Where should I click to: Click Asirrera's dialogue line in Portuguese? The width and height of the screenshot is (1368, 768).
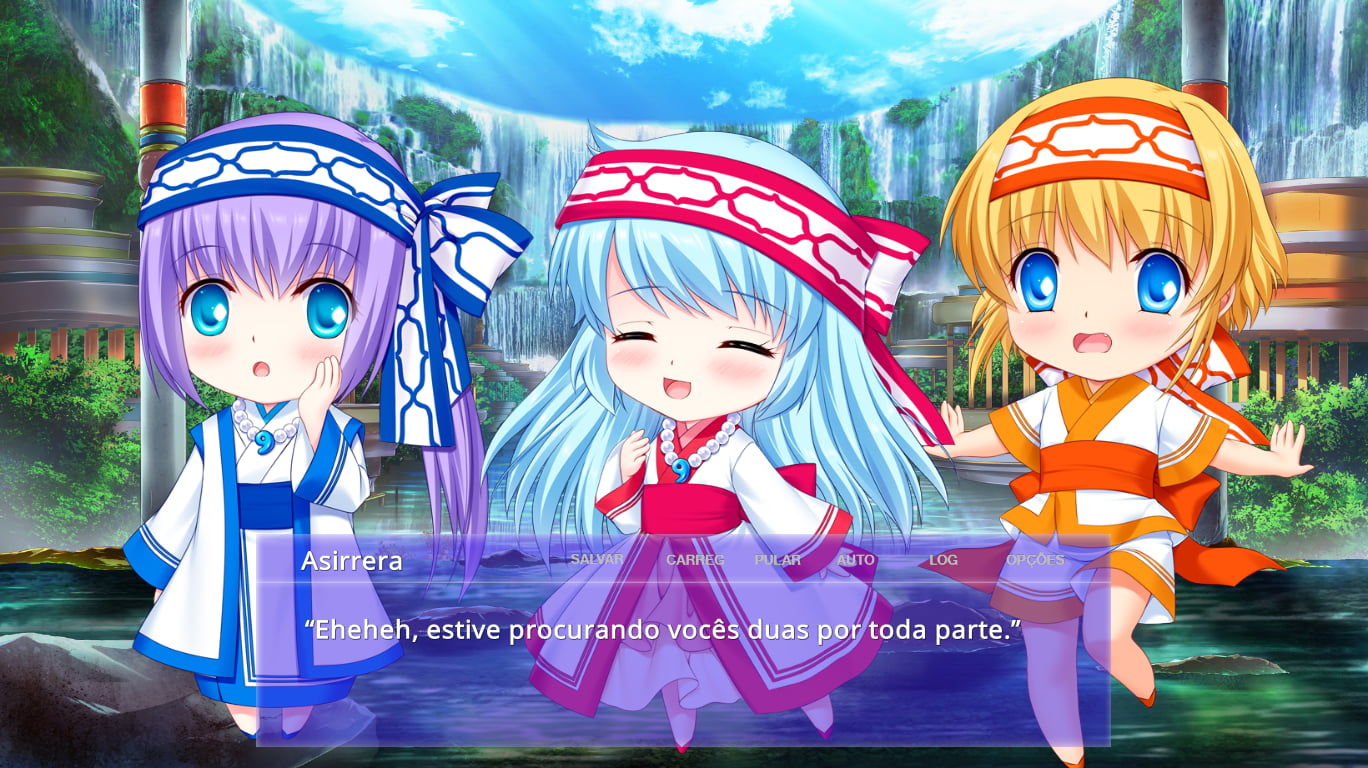coord(665,629)
